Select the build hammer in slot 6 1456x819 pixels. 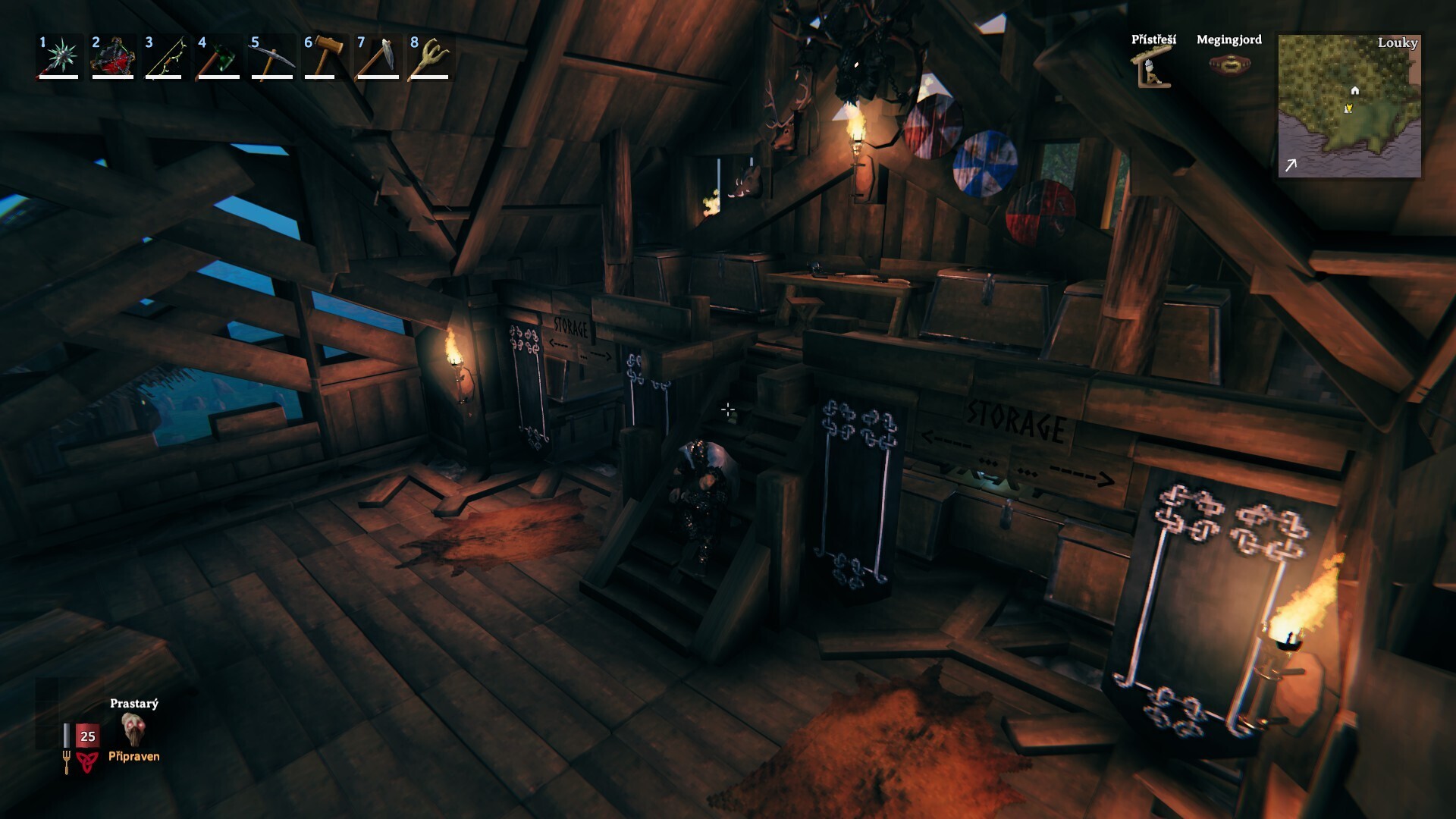[326, 55]
